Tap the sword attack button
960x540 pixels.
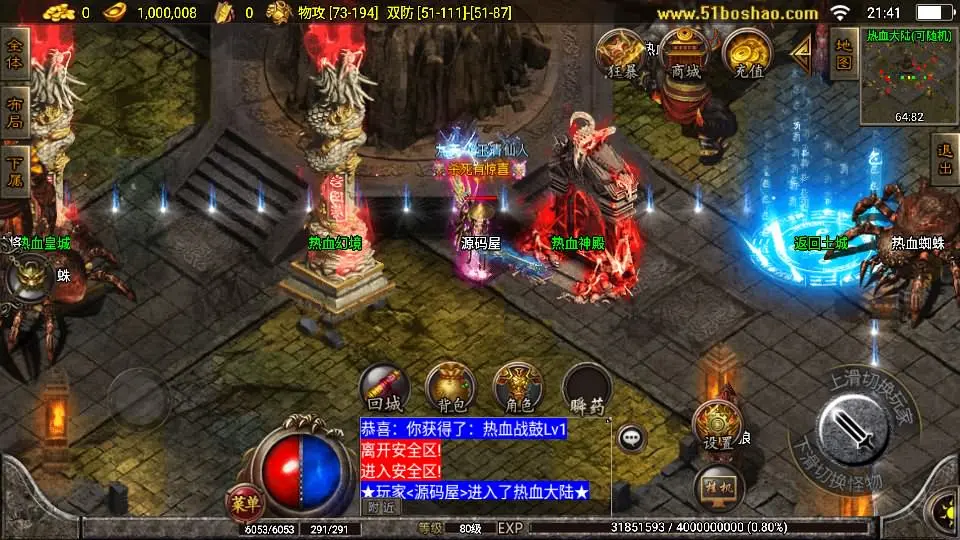pos(853,429)
